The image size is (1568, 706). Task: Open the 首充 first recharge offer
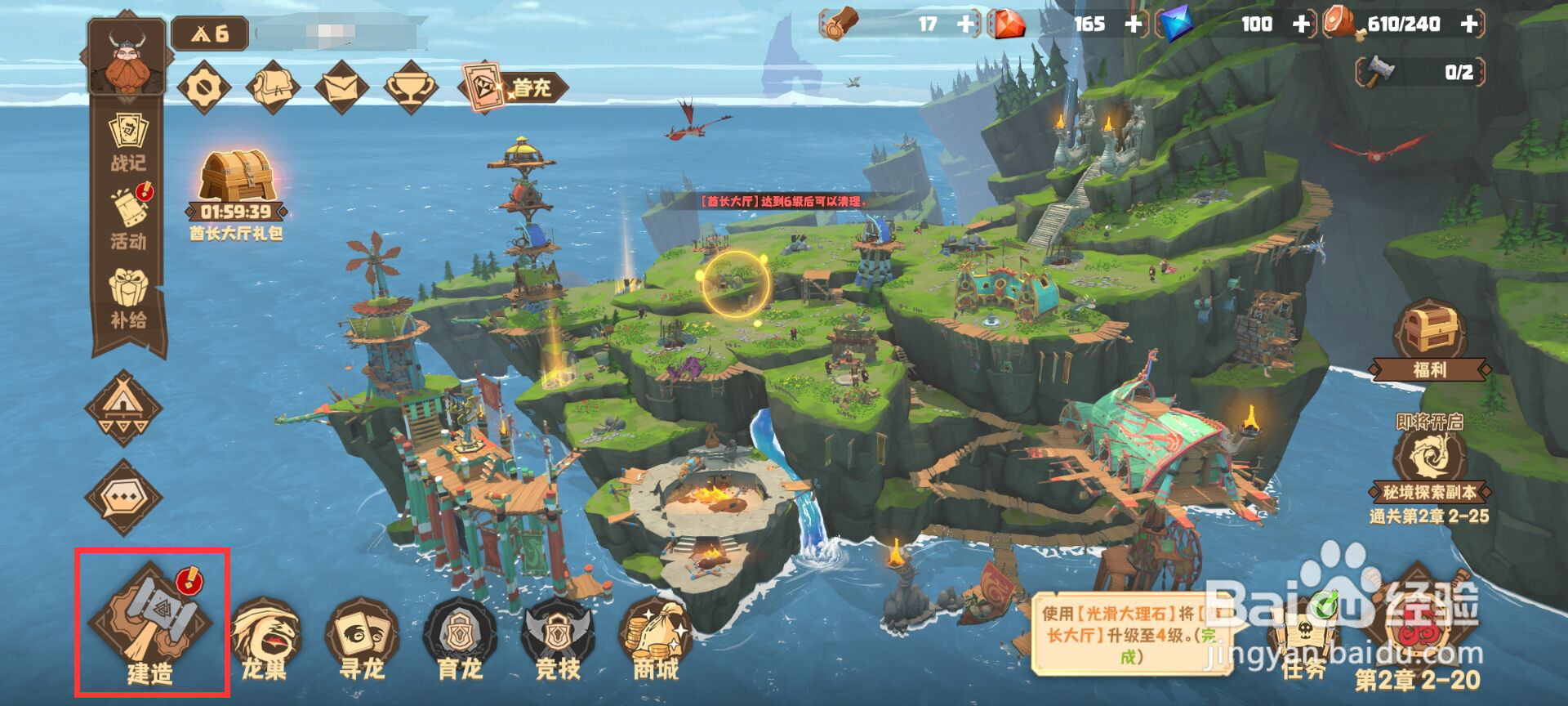click(513, 87)
